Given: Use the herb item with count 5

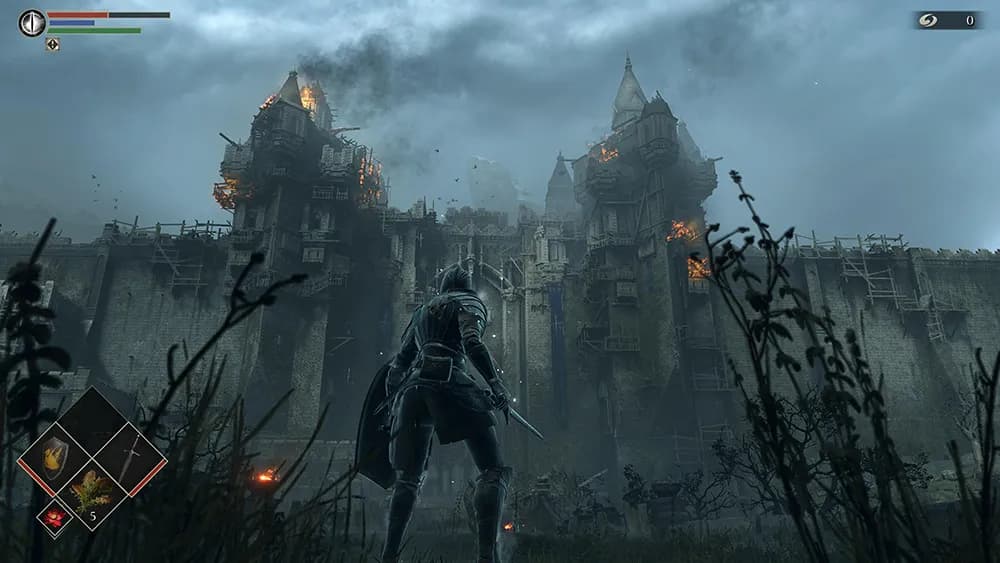Looking at the screenshot, I should [92, 492].
